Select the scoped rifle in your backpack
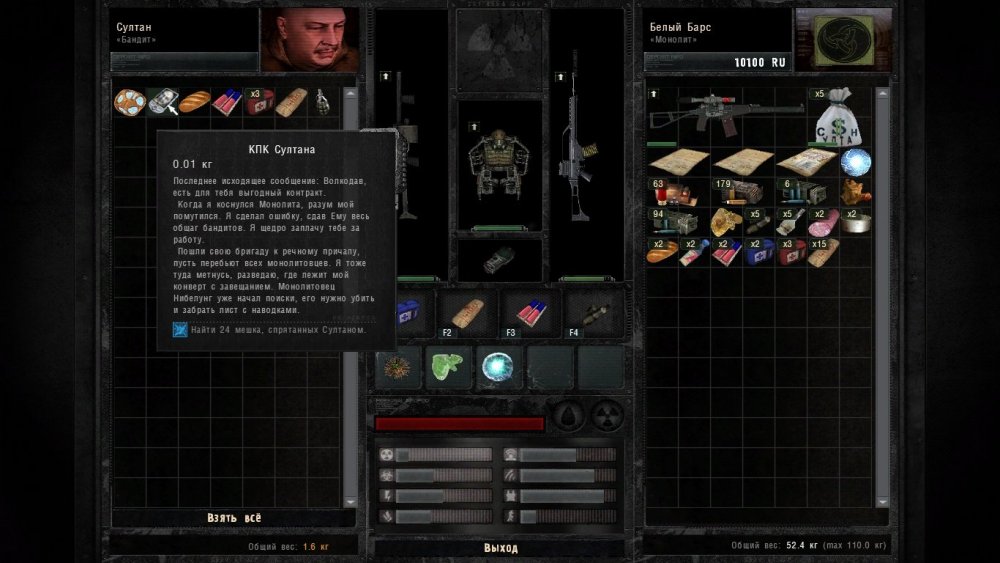Image resolution: width=1000 pixels, height=563 pixels. 725,114
